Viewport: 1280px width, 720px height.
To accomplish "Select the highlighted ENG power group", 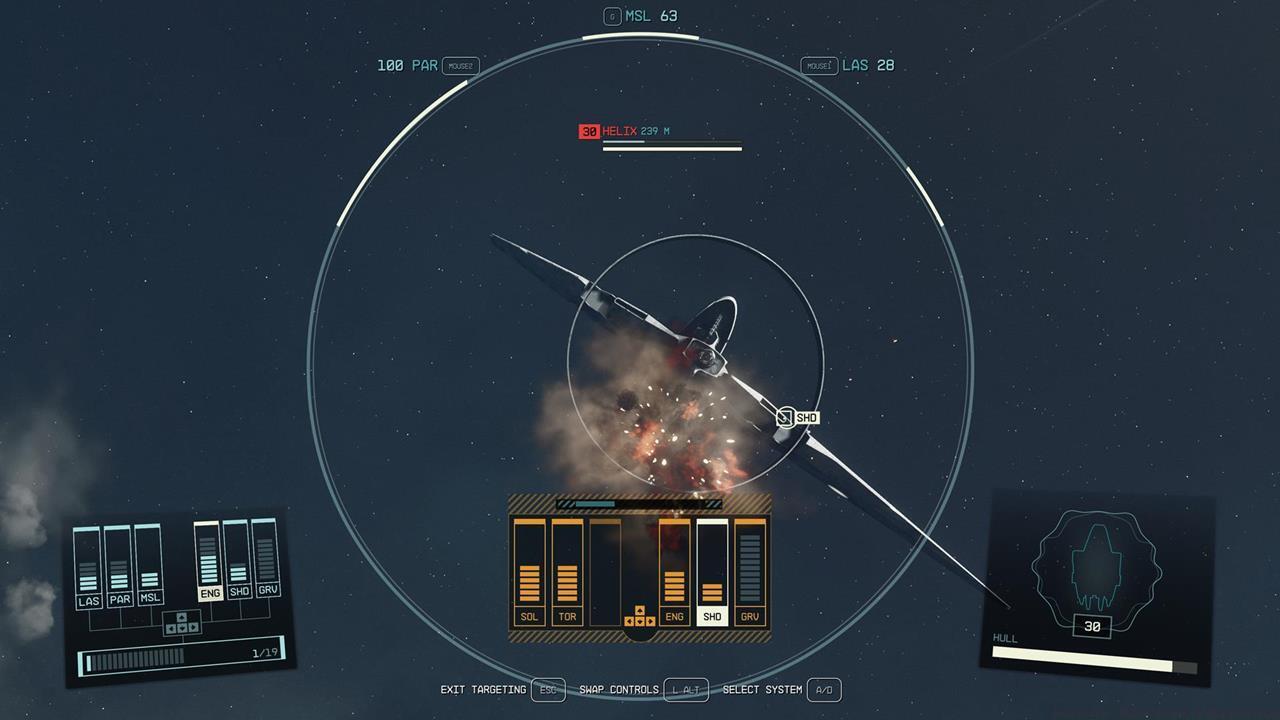I will 209,594.
